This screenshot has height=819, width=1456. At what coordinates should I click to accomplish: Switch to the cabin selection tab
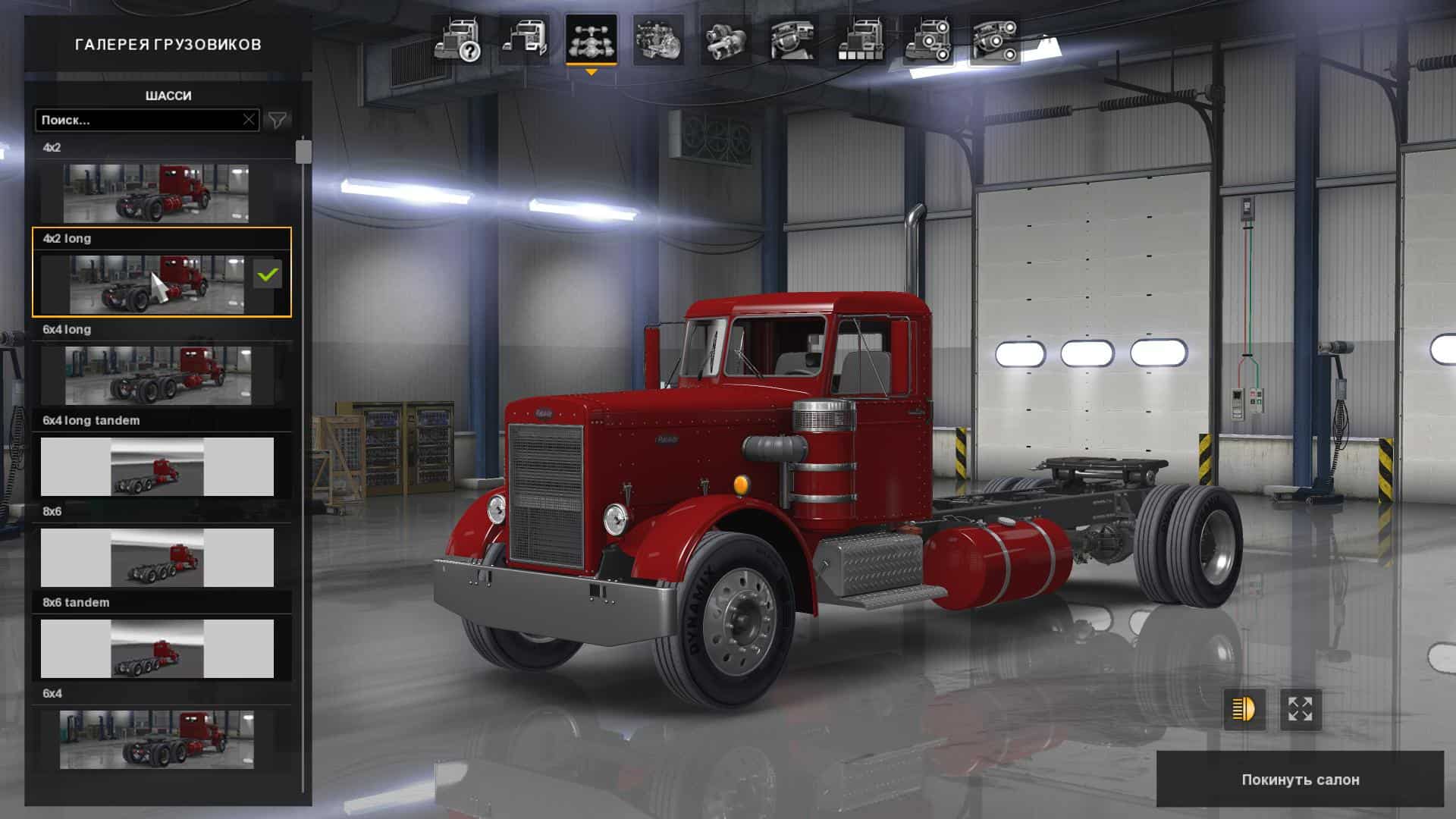pos(524,40)
